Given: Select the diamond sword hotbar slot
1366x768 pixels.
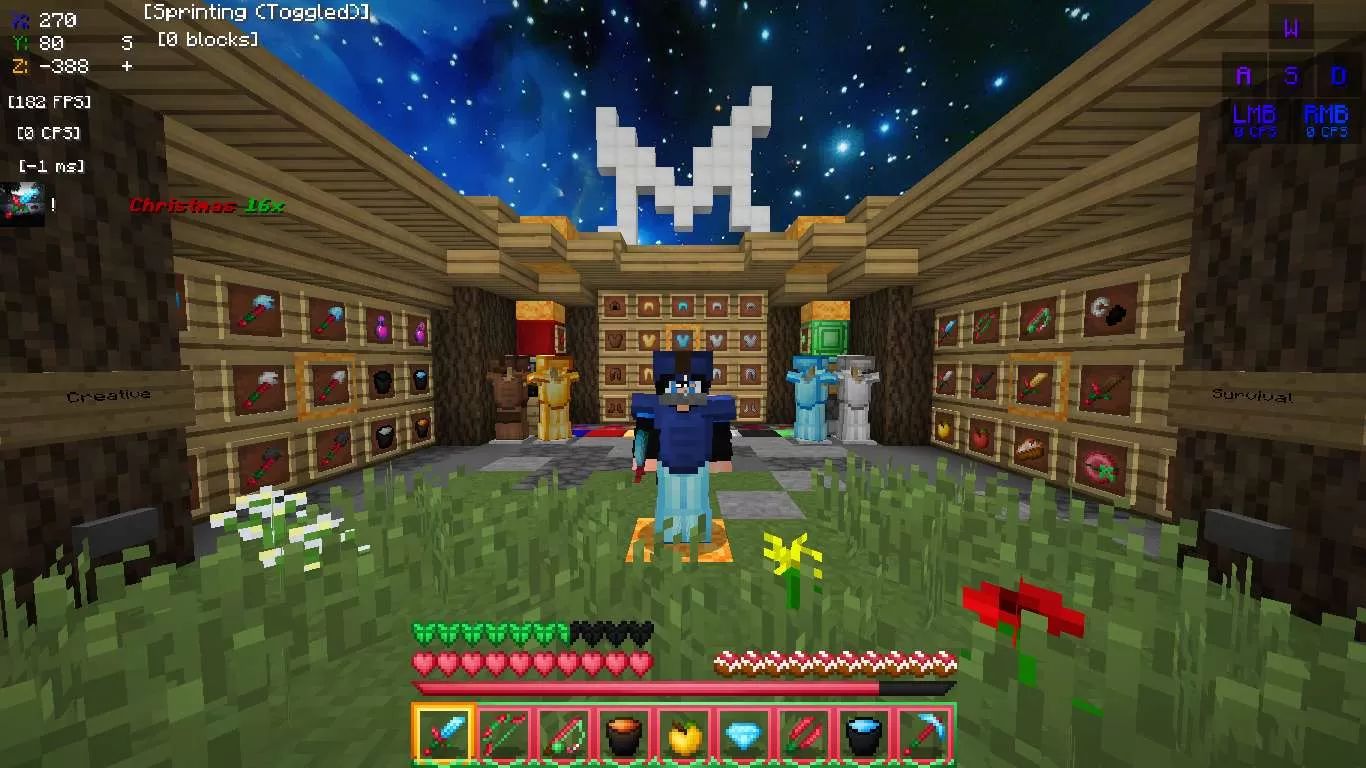Looking at the screenshot, I should 443,736.
